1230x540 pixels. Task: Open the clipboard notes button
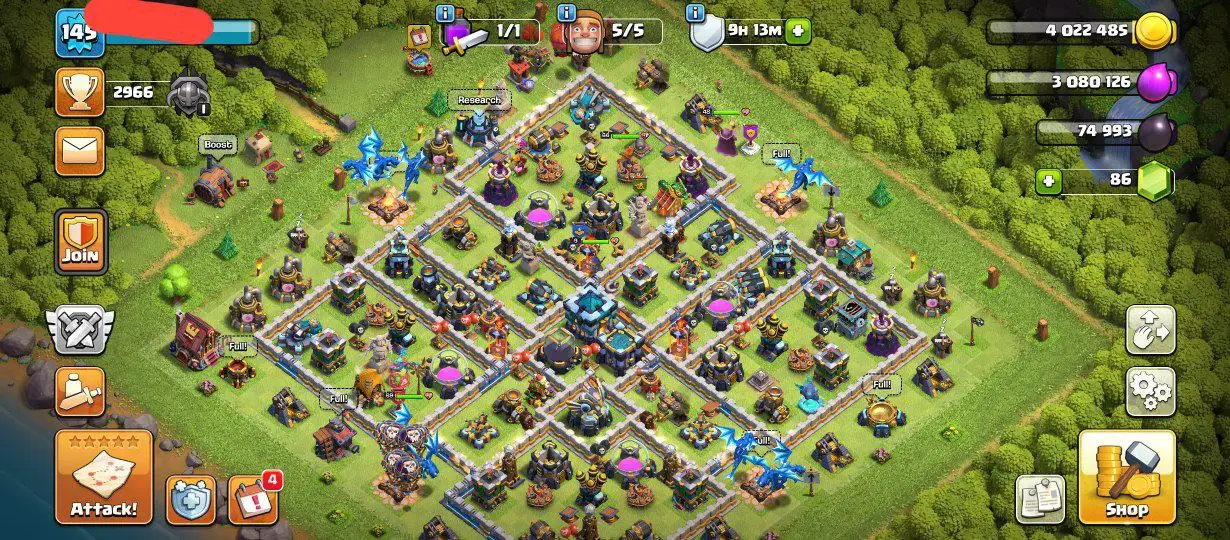pos(1041,499)
